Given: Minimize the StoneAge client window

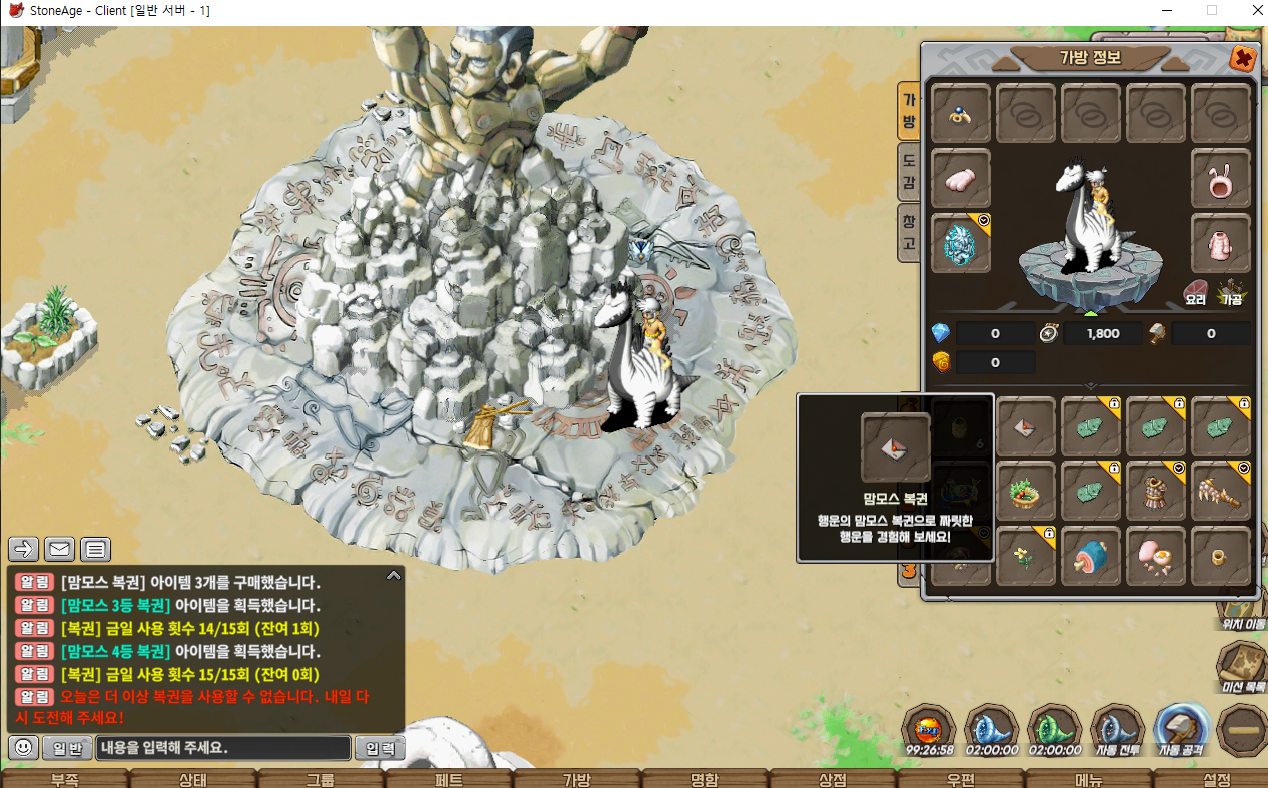Looking at the screenshot, I should point(1164,11).
